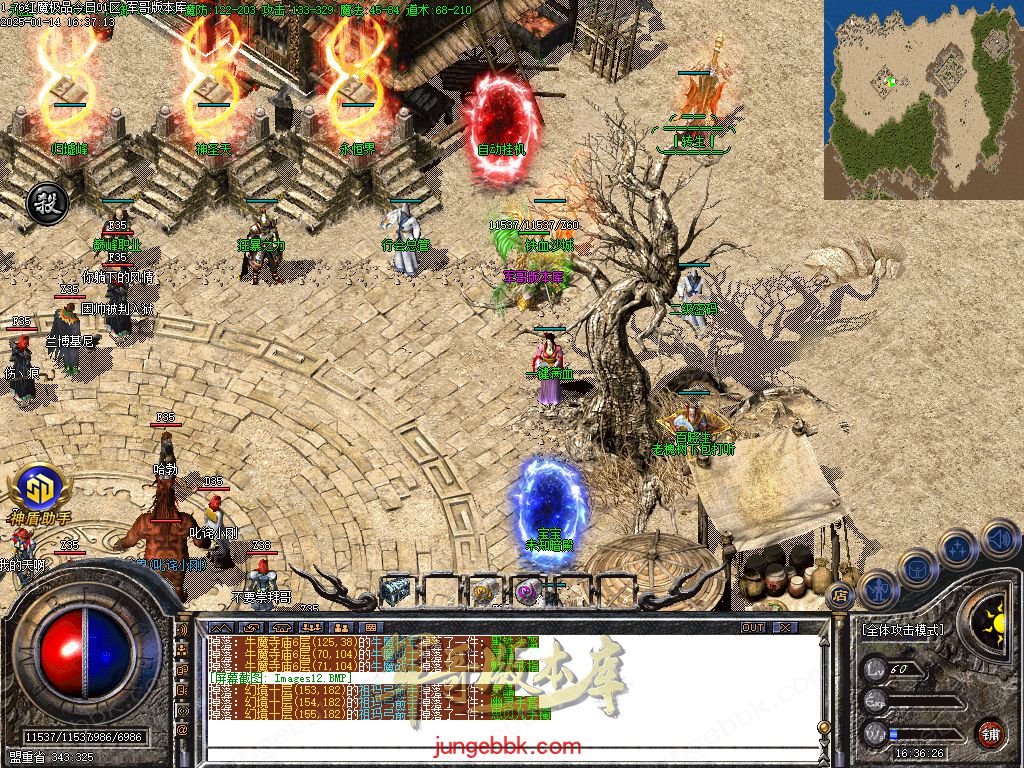Open the bag inventory round button
This screenshot has width=1024, height=768.
coord(917,568)
